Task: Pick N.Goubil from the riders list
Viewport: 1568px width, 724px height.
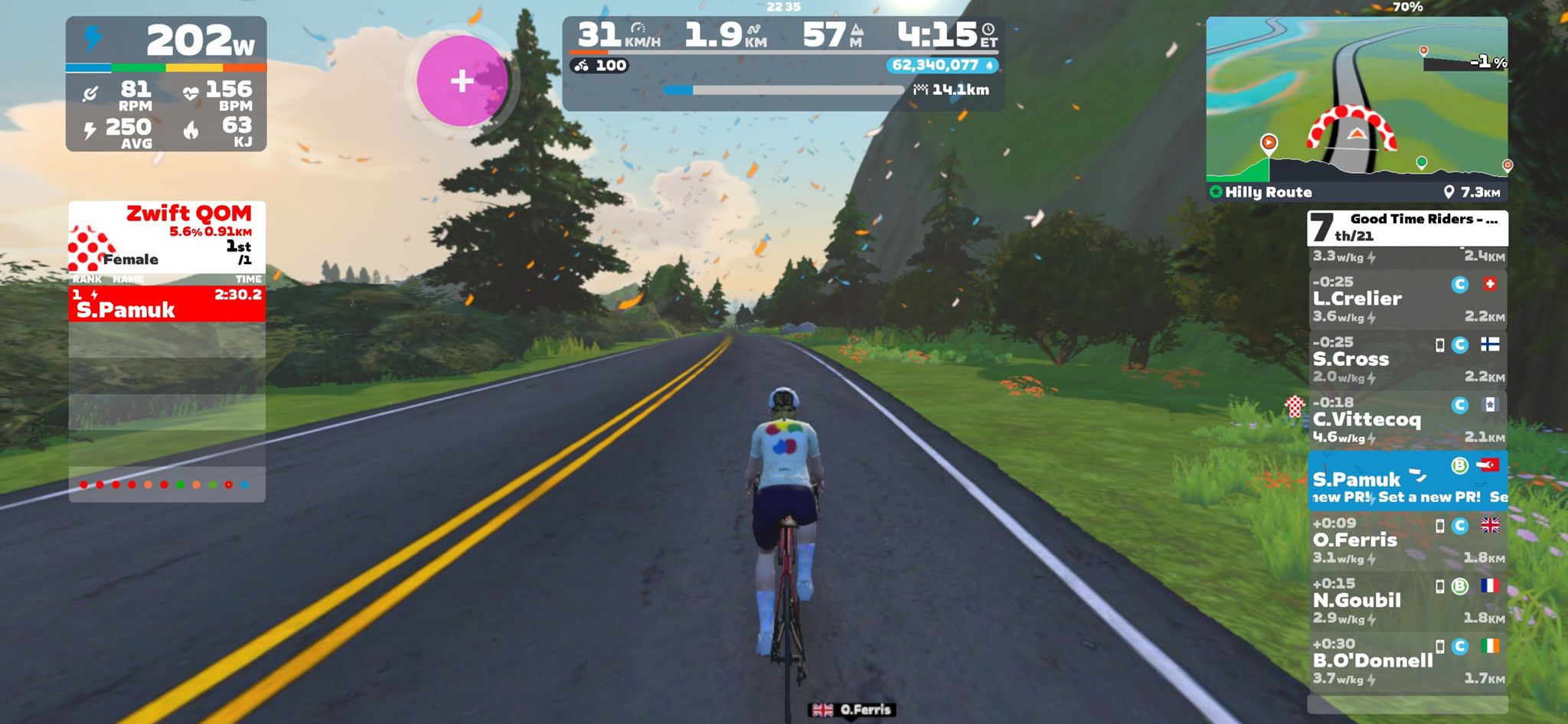Action: tap(1407, 601)
